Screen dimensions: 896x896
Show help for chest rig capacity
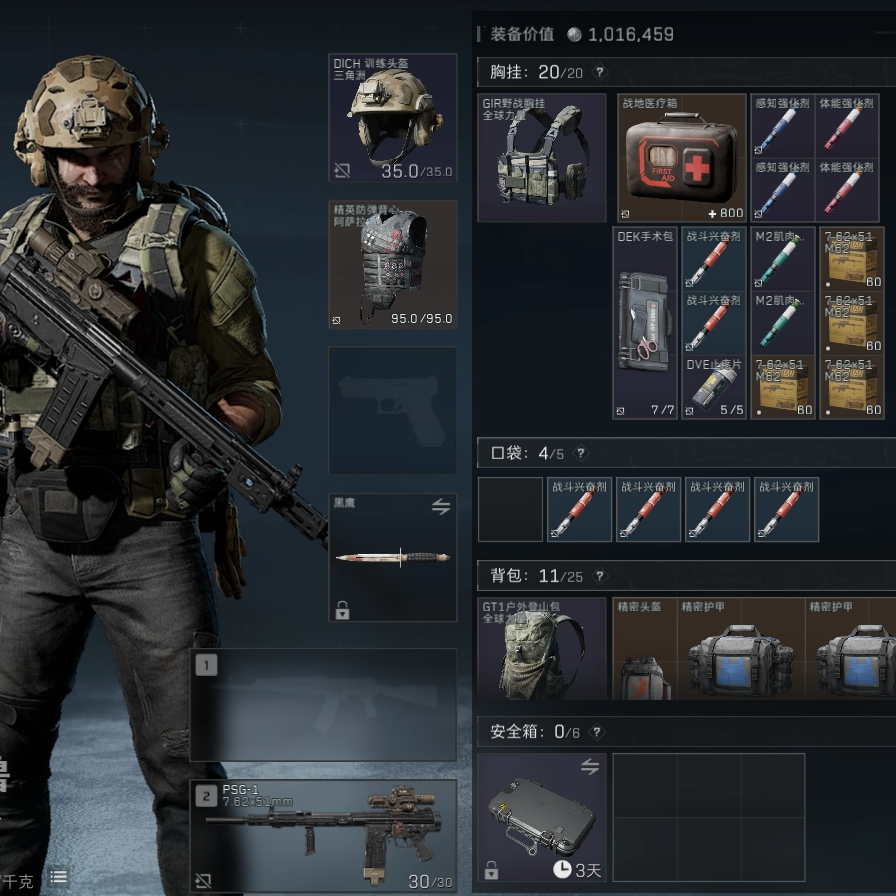600,72
